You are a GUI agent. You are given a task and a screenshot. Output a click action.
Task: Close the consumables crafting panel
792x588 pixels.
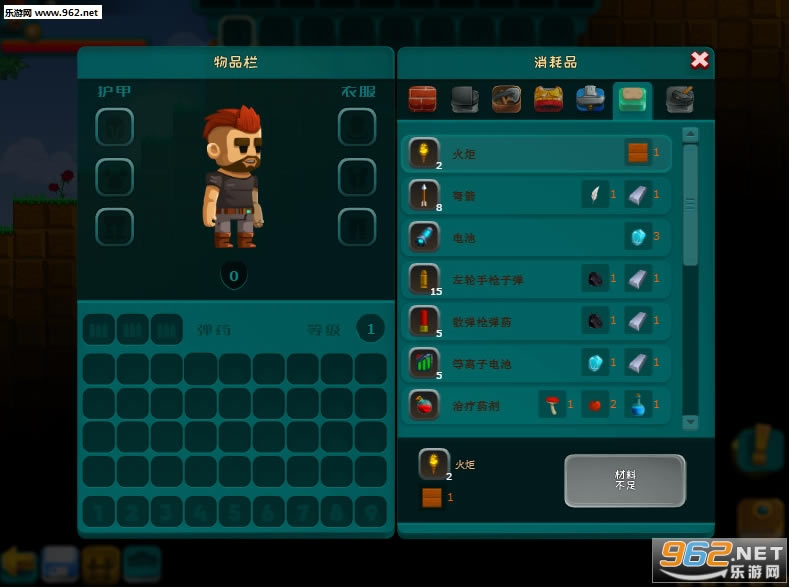(x=699, y=60)
